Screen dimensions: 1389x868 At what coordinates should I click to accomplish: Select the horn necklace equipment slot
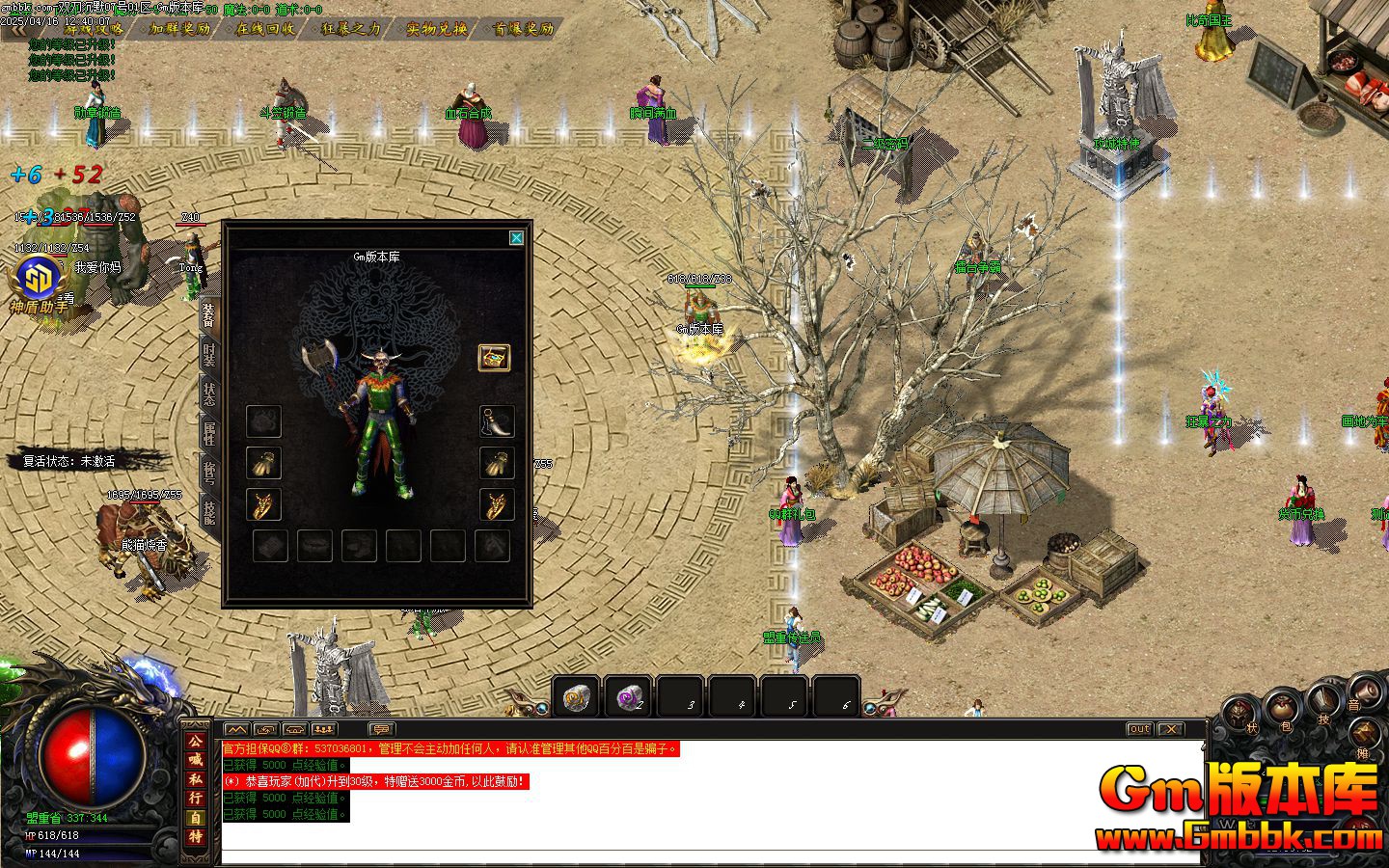pyautogui.click(x=496, y=421)
